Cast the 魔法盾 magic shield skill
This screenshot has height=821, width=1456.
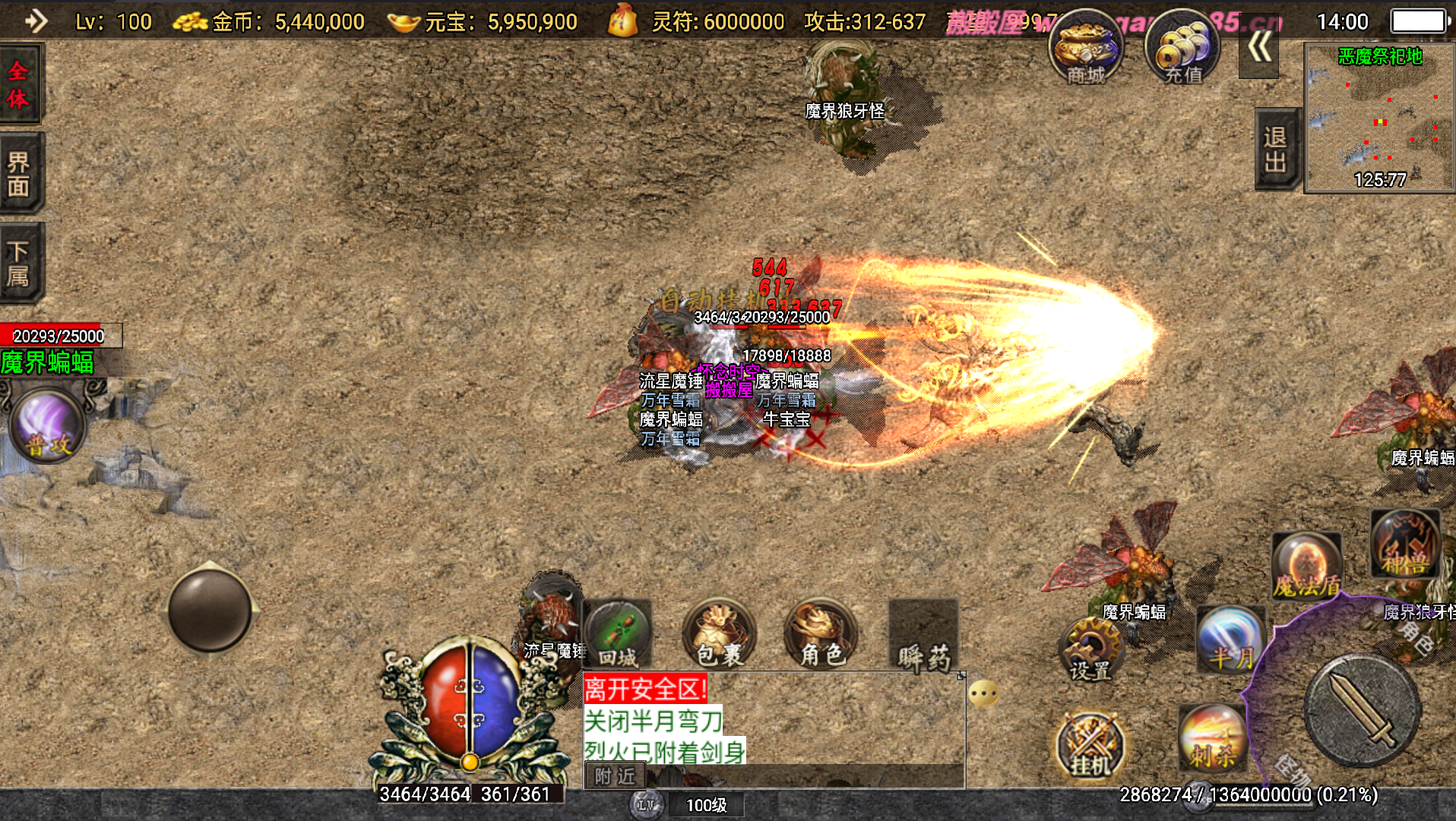point(1306,566)
